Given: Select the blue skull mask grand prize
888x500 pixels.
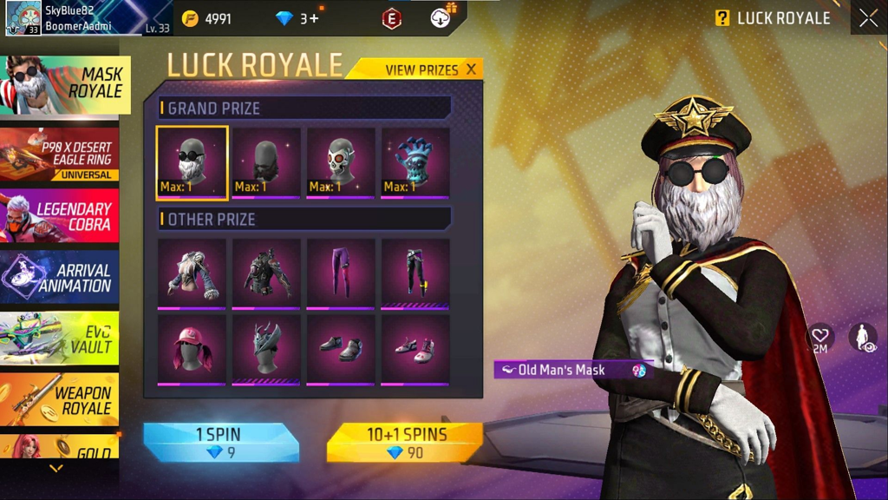Looking at the screenshot, I should [415, 162].
